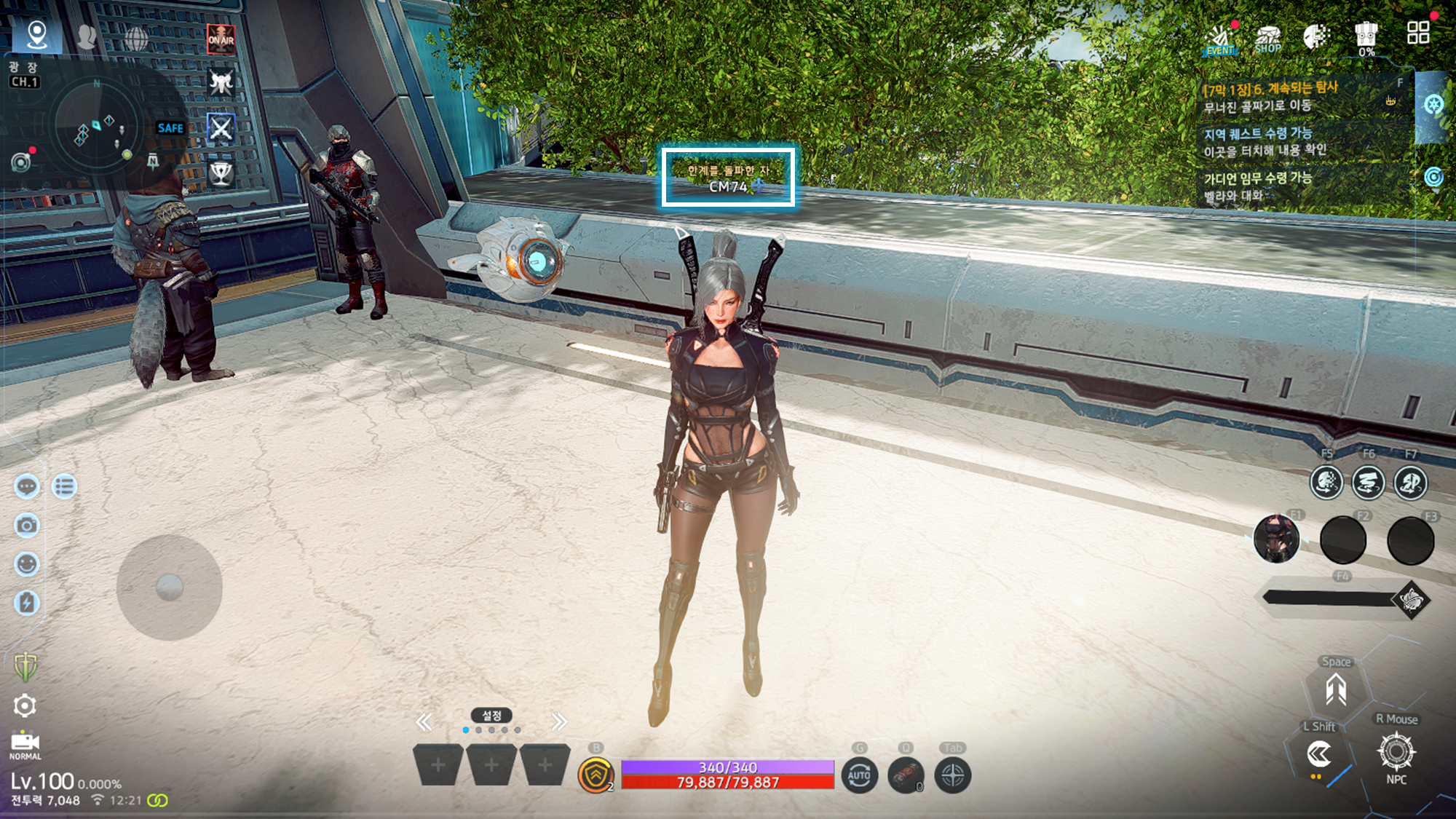Image resolution: width=1456 pixels, height=819 pixels.
Task: Activate the jump arrow button
Action: [1335, 689]
